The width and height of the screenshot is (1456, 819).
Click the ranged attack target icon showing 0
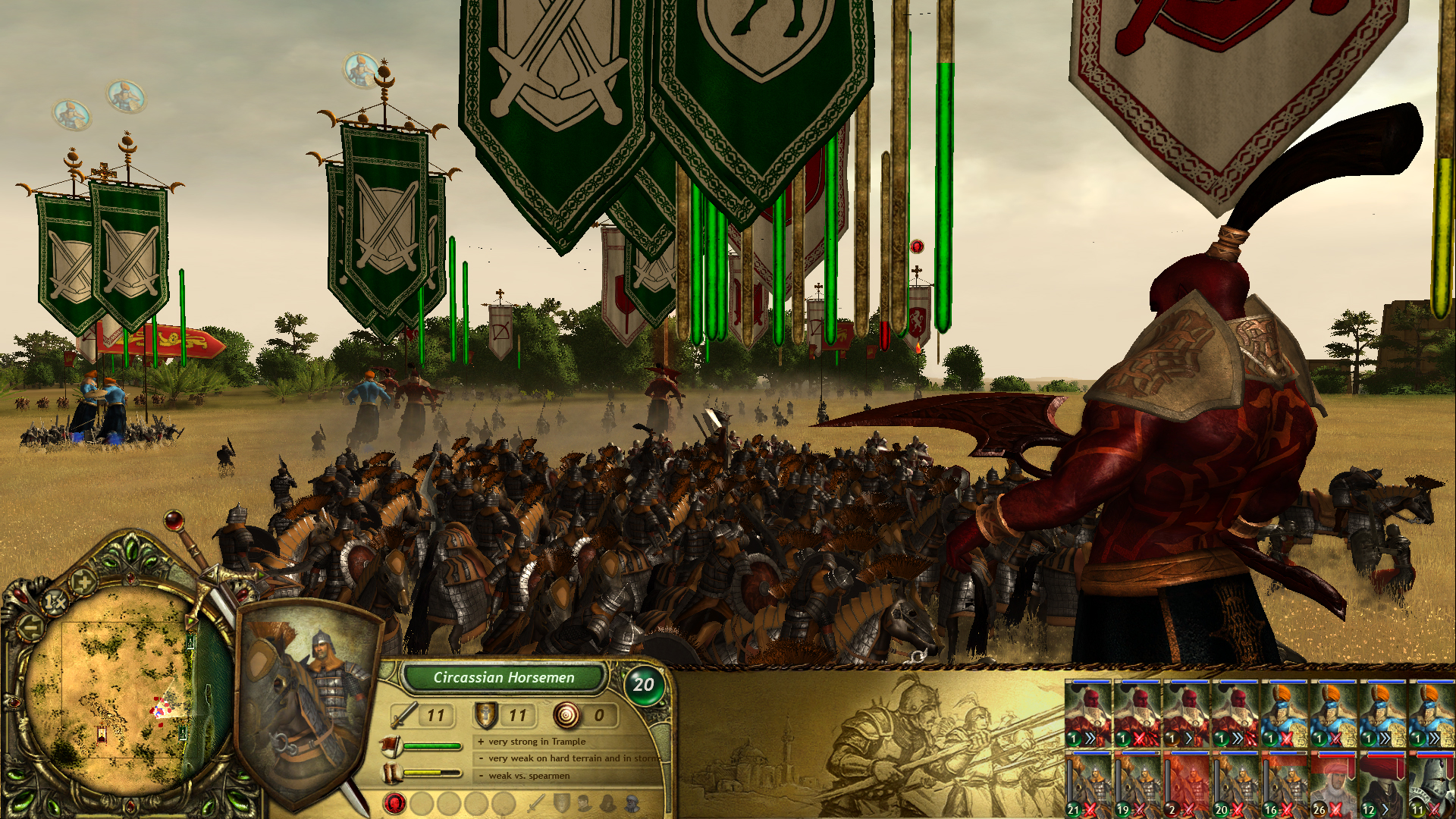[x=566, y=715]
